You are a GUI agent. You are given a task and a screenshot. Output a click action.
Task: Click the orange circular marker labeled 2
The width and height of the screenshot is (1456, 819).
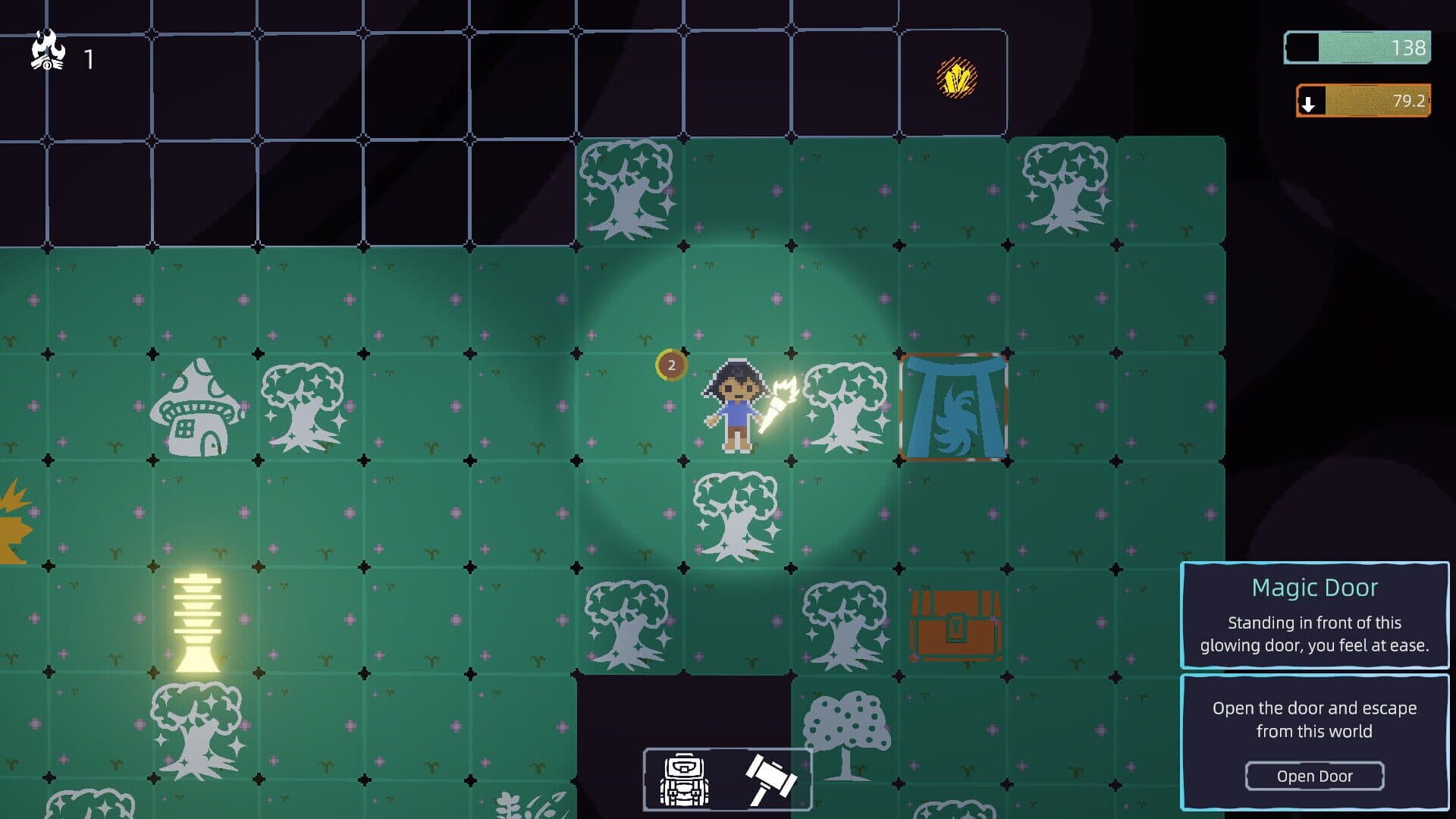(x=670, y=365)
